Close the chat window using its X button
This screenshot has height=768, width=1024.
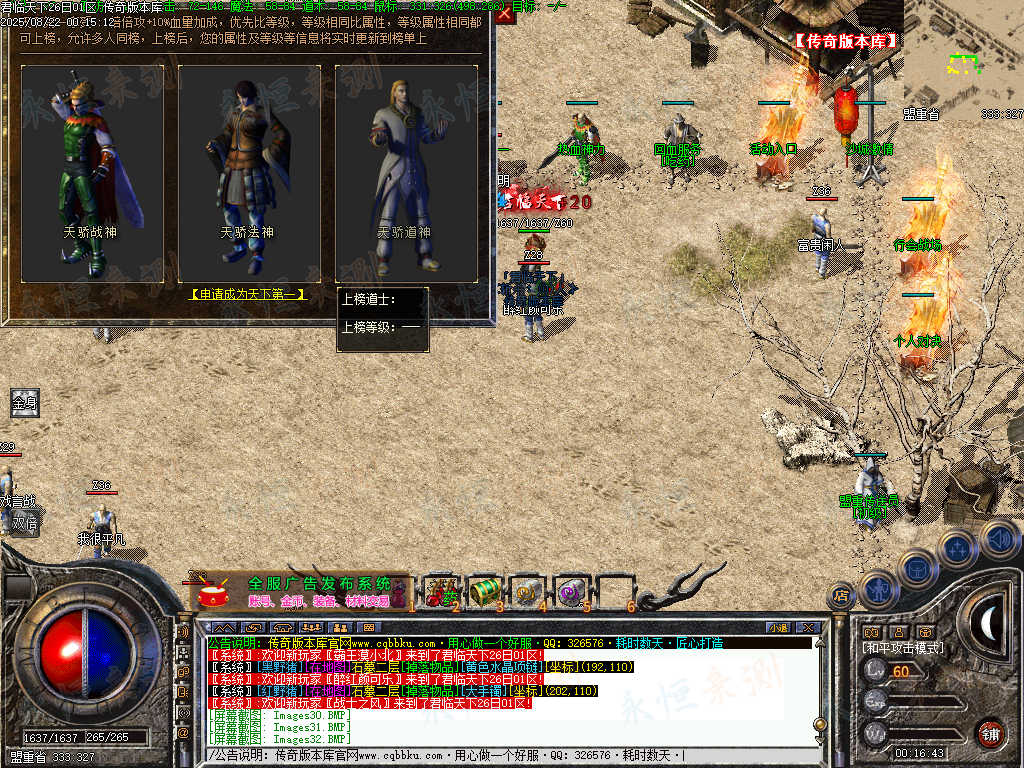809,627
